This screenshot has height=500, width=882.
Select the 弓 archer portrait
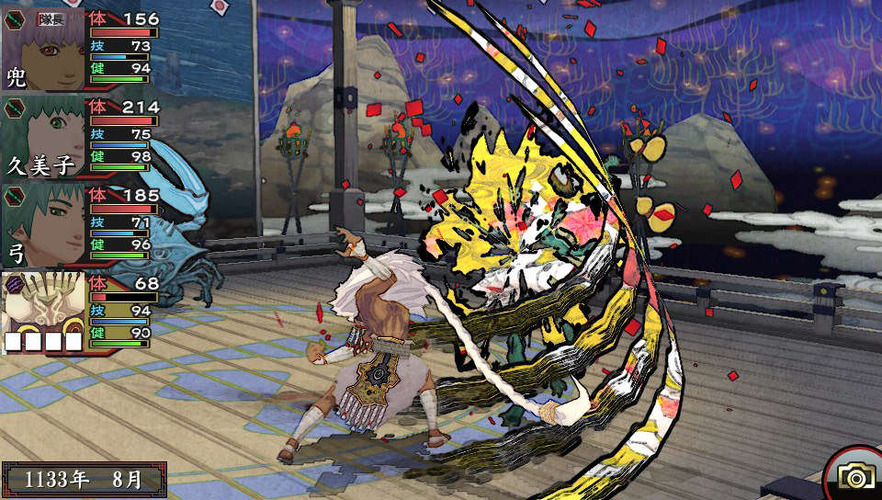tap(44, 224)
